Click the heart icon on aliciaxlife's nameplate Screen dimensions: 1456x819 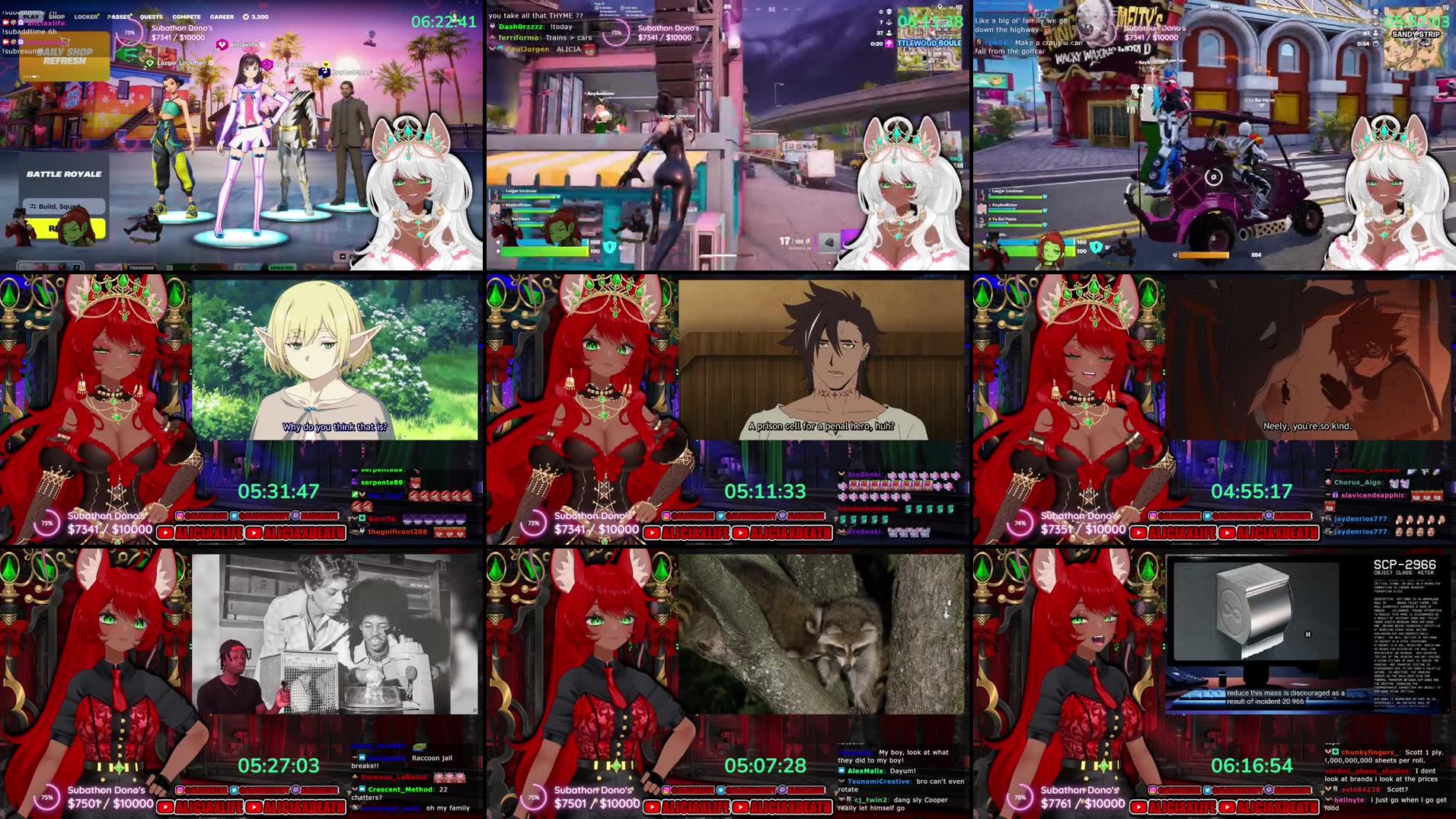(222, 44)
